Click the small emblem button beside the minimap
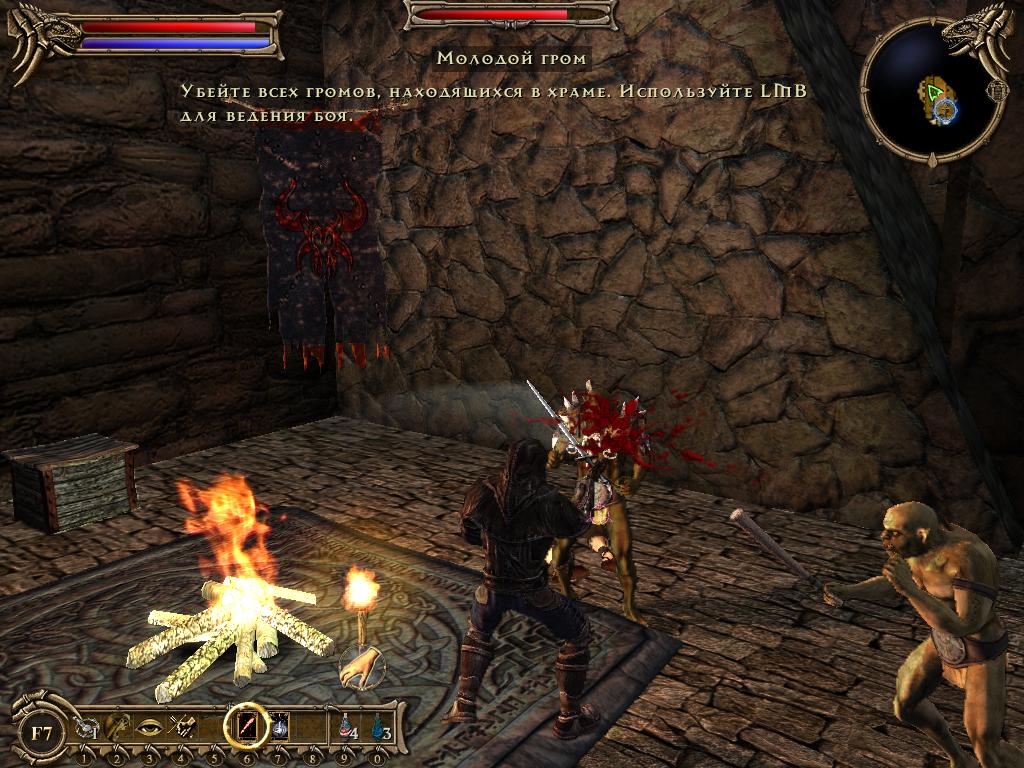Screen dimensions: 1024x768 (x=998, y=90)
